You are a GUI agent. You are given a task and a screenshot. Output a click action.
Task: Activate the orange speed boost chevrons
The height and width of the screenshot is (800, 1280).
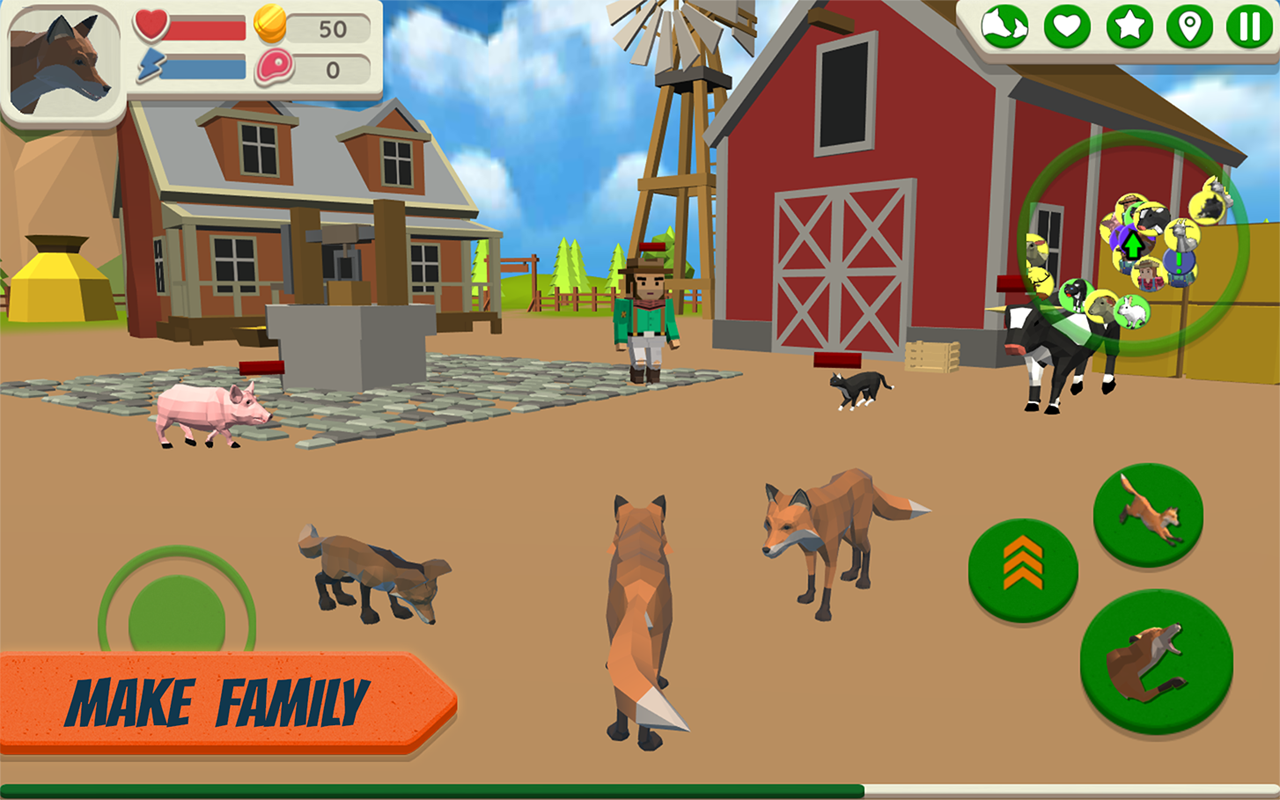point(1022,565)
